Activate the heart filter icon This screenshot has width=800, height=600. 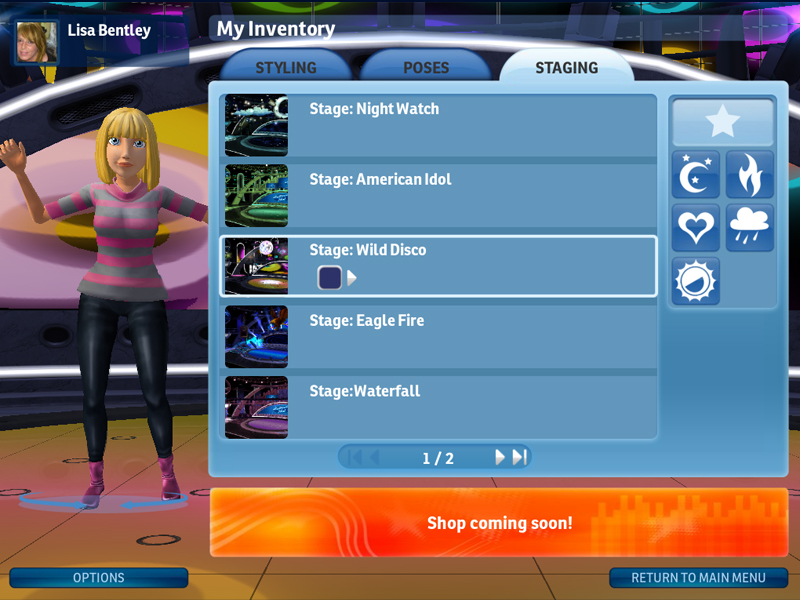click(696, 227)
